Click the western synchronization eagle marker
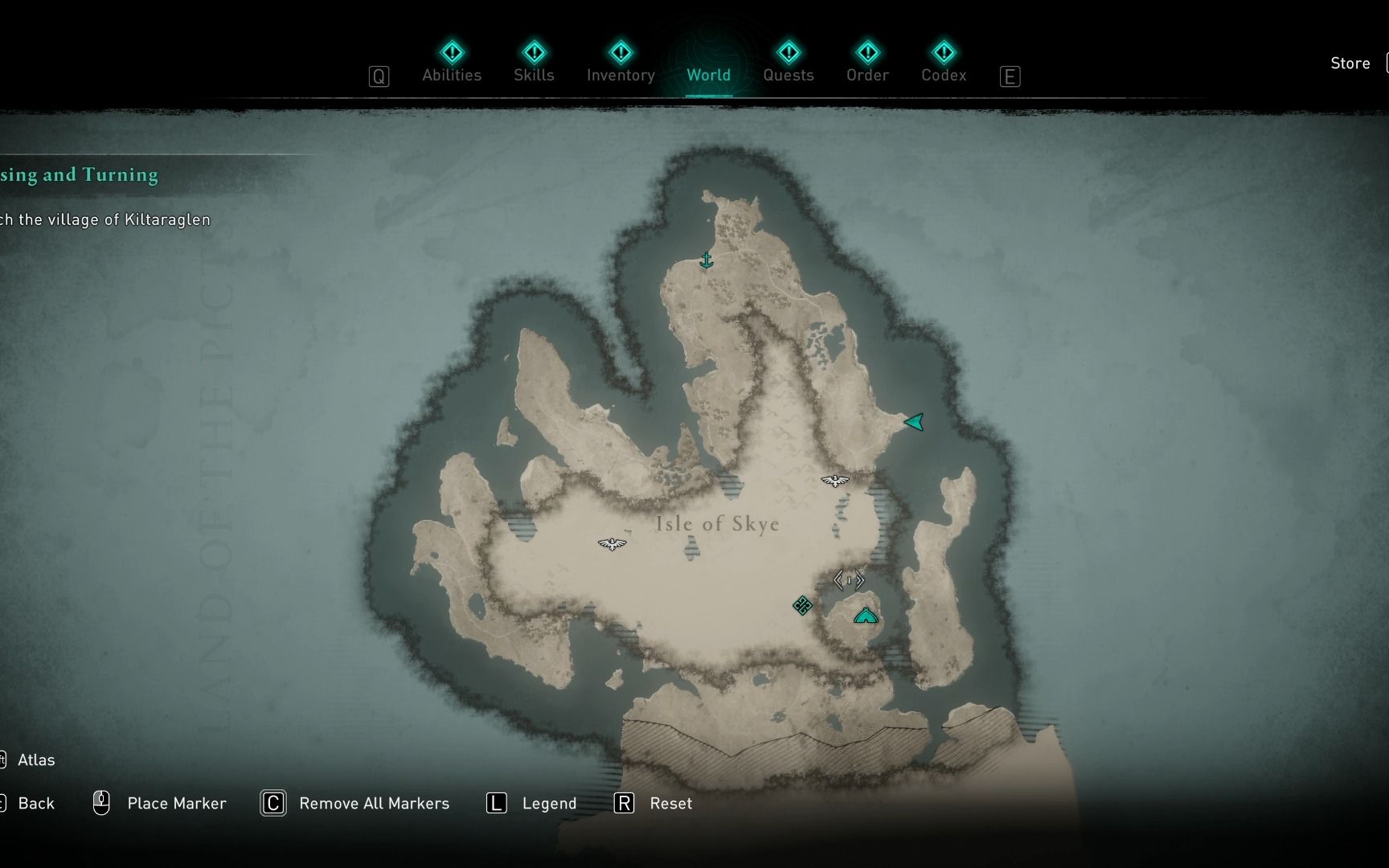Viewport: 1389px width, 868px height. click(613, 544)
